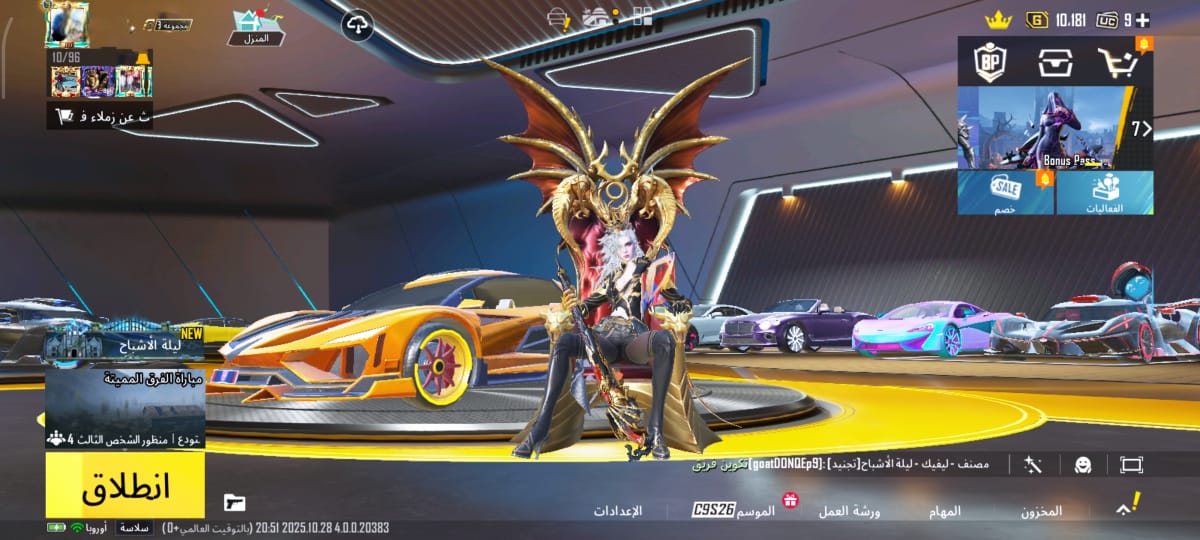Open الفعاليات events panel
This screenshot has width=1200, height=540.
point(1104,192)
